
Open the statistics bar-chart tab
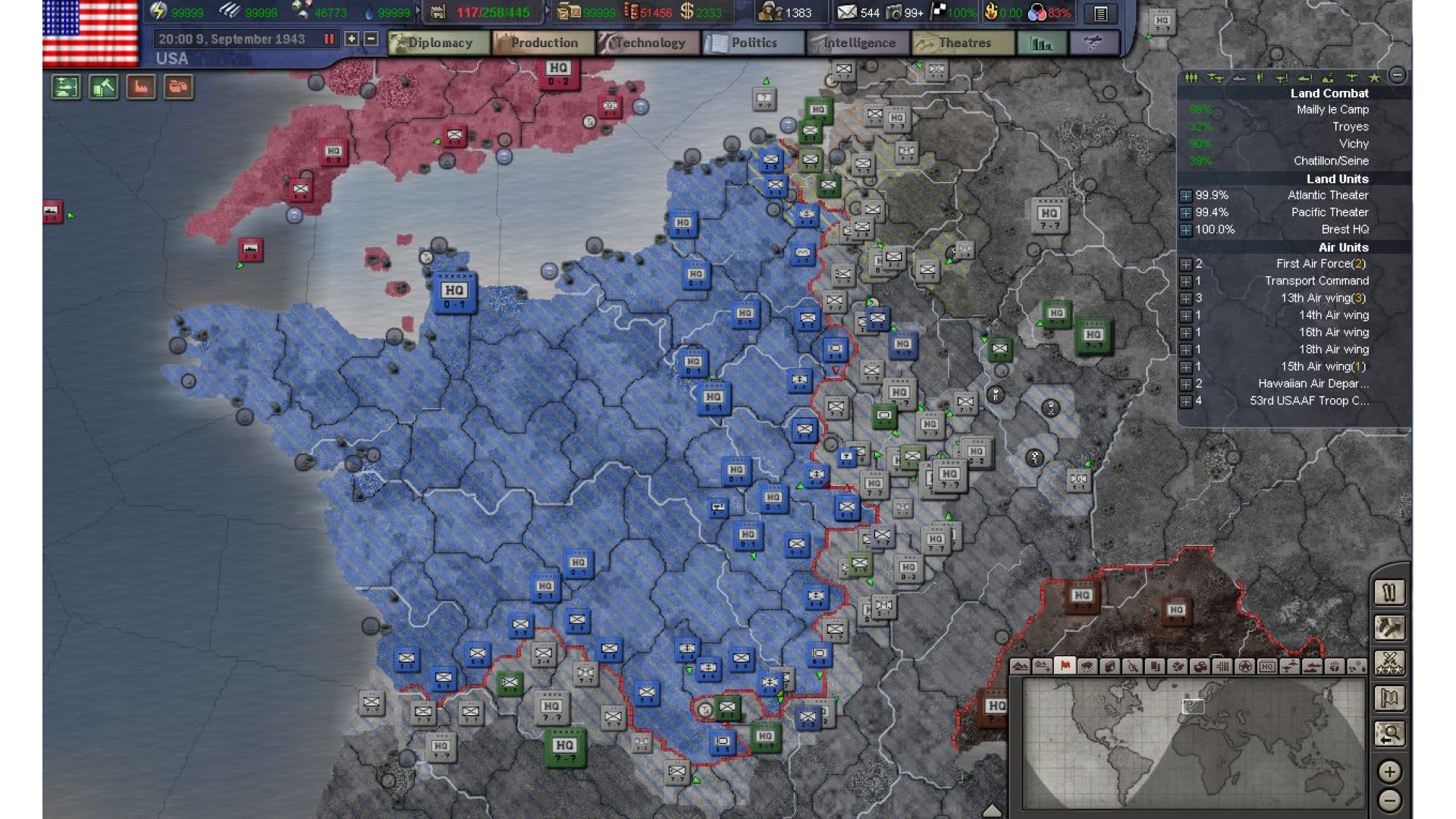pyautogui.click(x=1041, y=43)
